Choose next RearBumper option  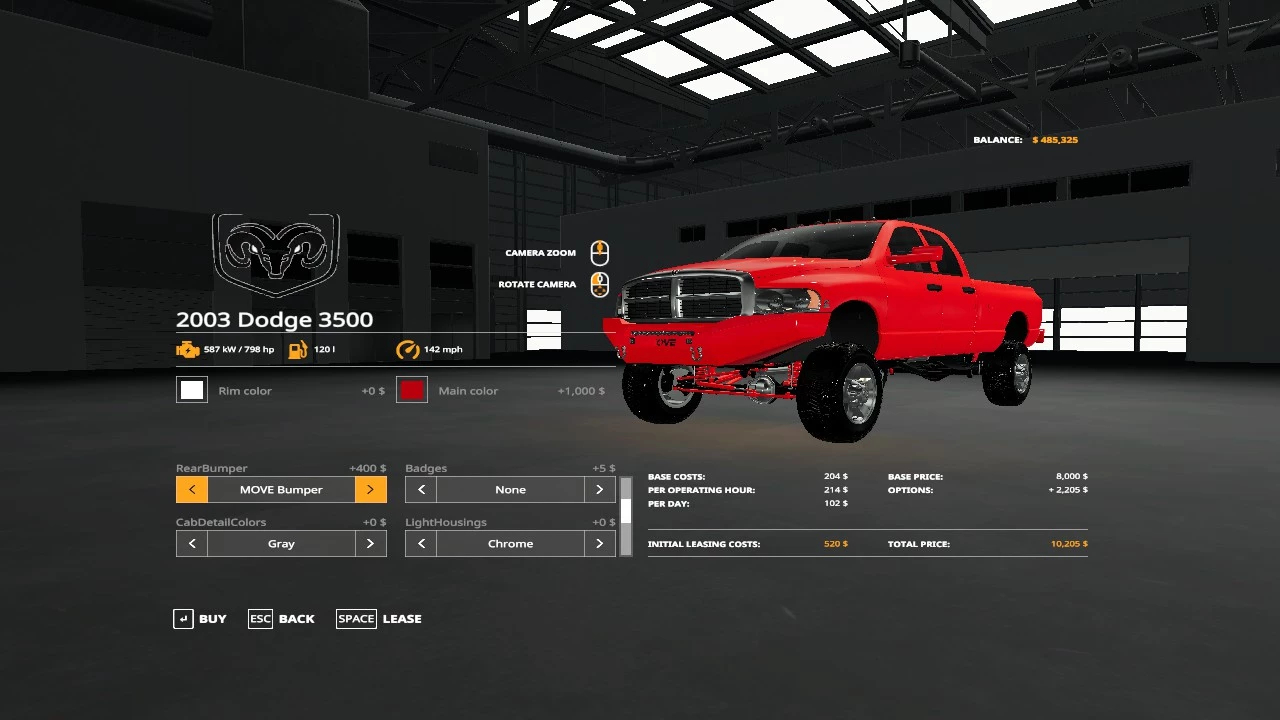(x=370, y=490)
